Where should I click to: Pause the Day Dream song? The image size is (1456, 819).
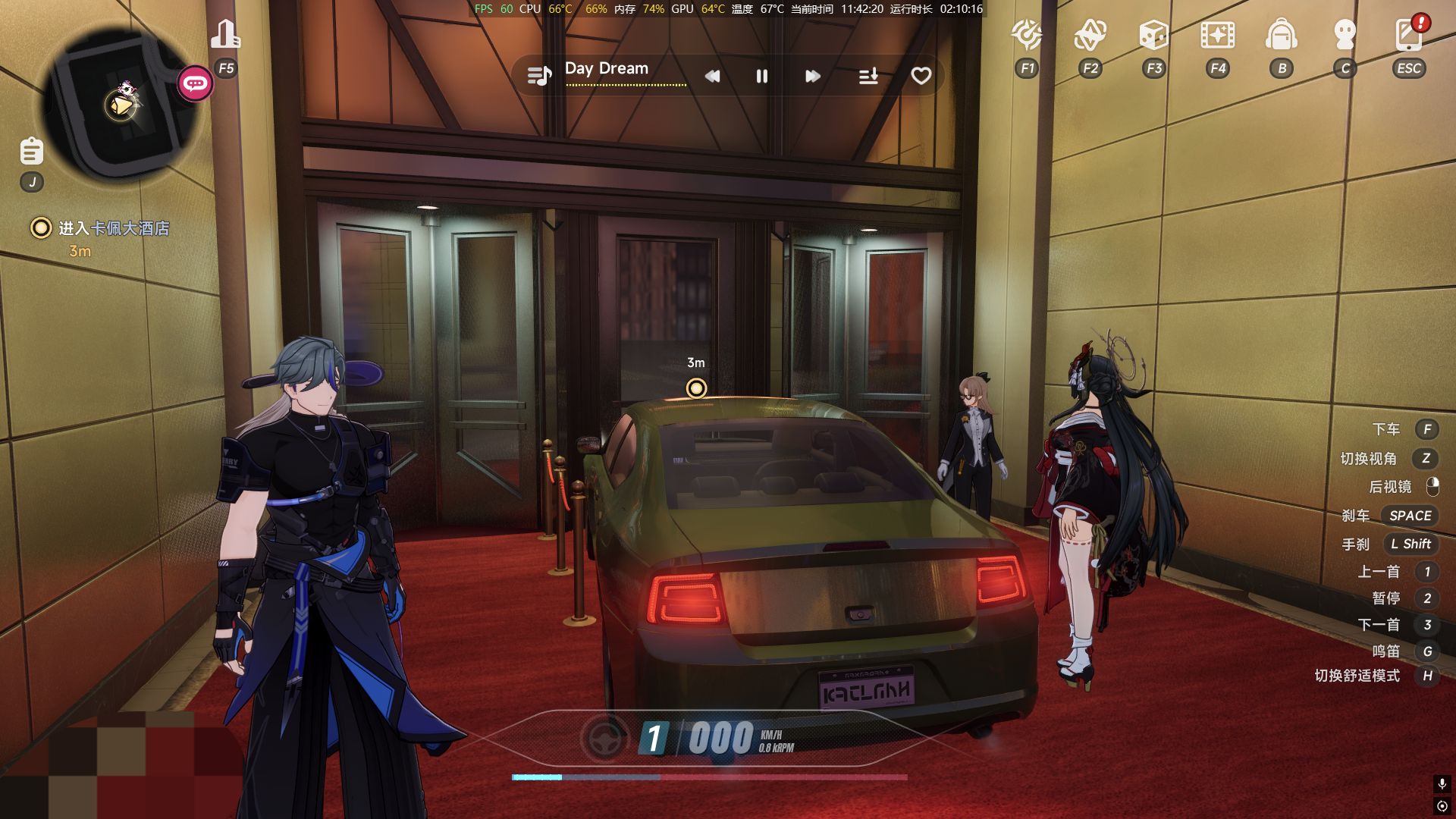(x=762, y=76)
